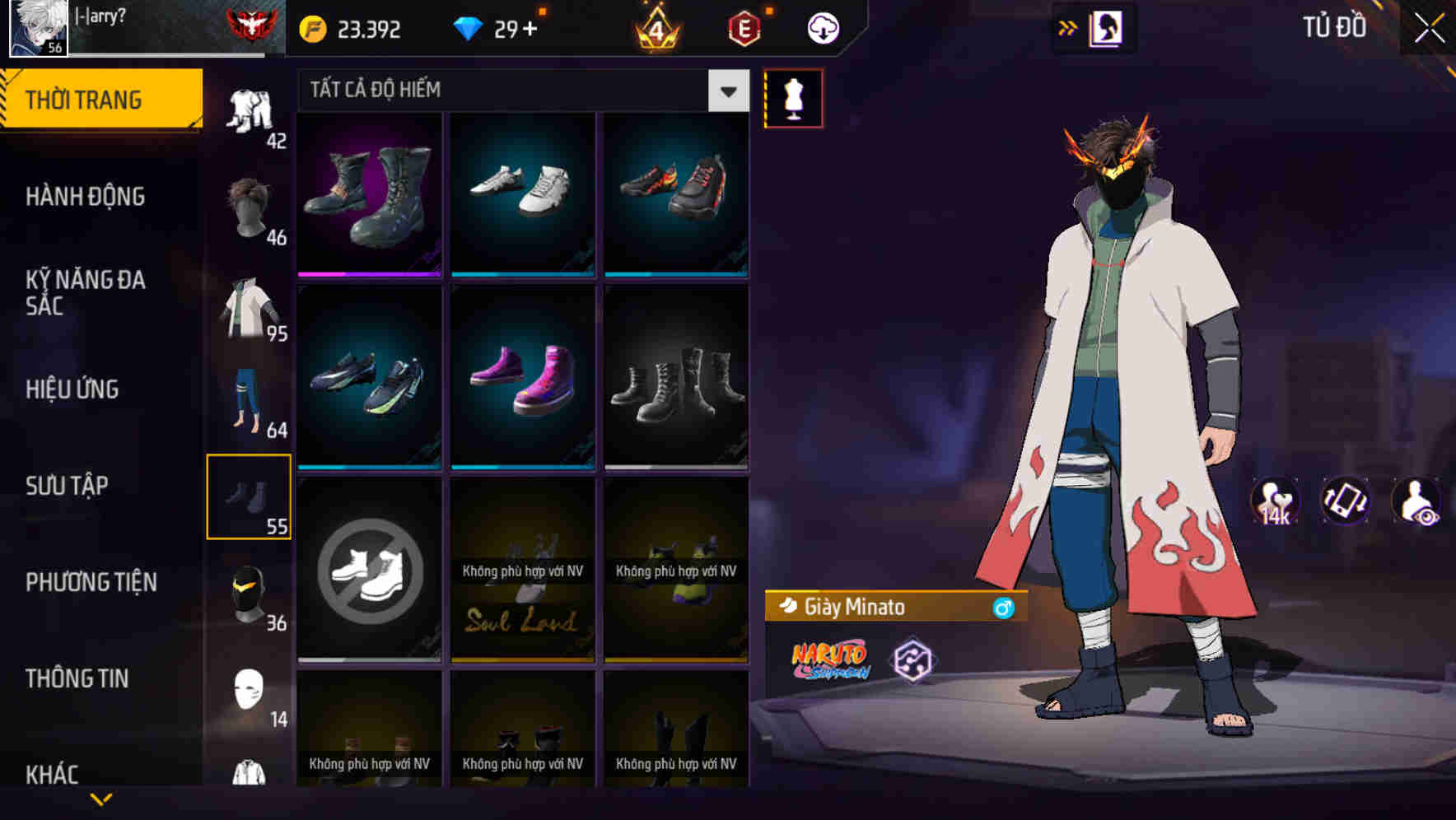Open the cloud download icon in top bar
The width and height of the screenshot is (1456, 820).
point(822,27)
